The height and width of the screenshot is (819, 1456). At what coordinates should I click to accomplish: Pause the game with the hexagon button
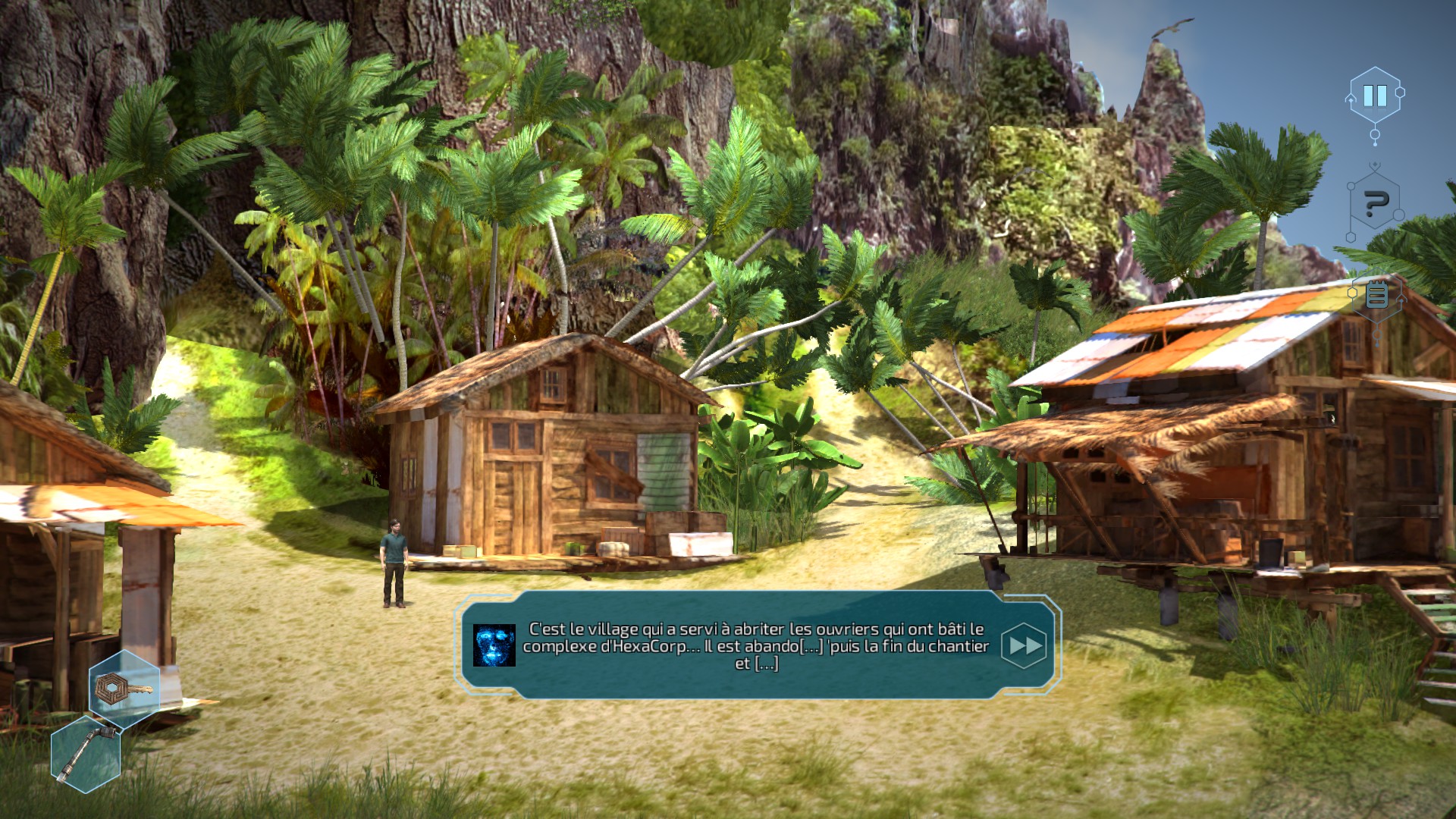pyautogui.click(x=1374, y=96)
